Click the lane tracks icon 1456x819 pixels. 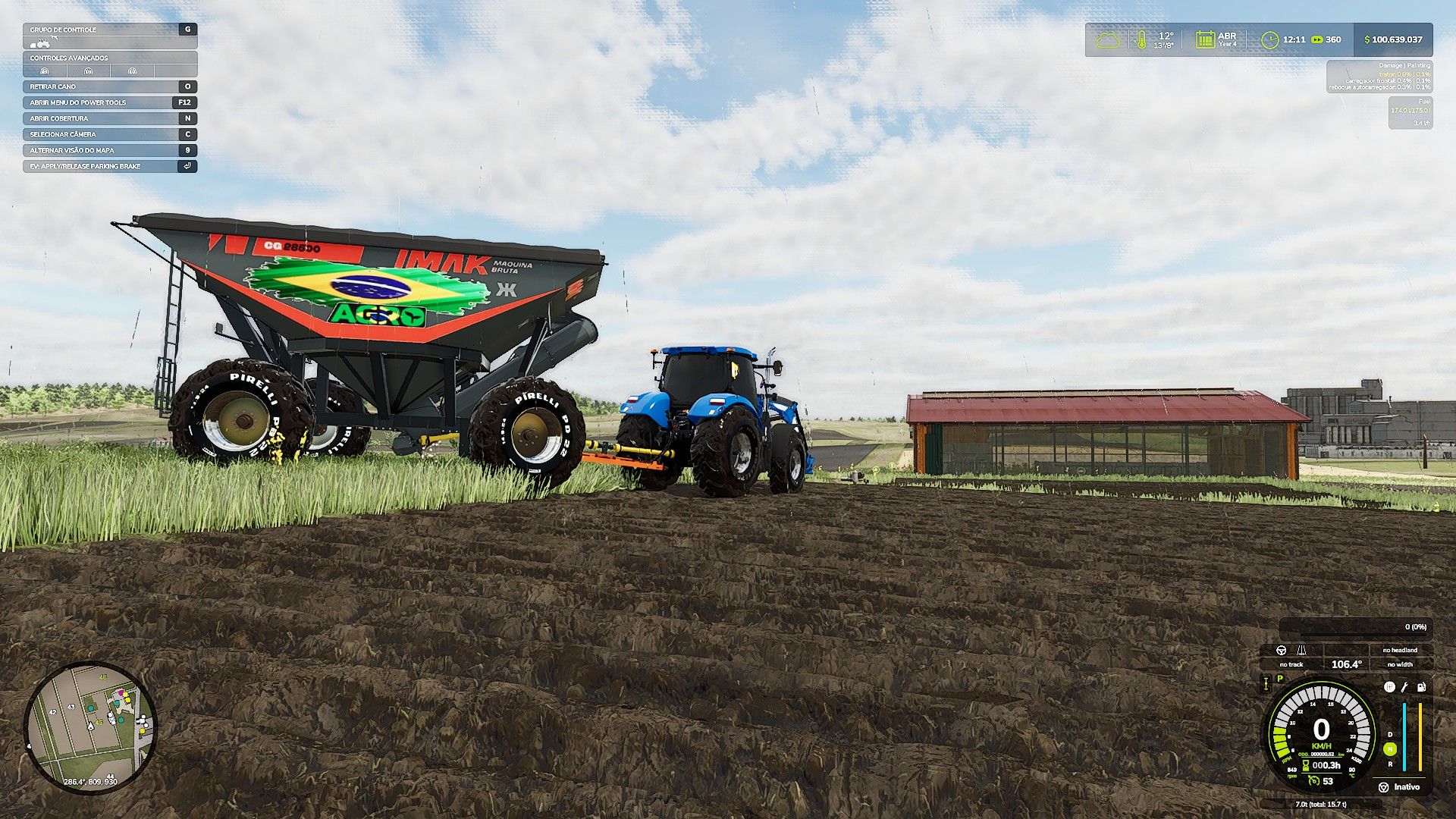(1302, 650)
